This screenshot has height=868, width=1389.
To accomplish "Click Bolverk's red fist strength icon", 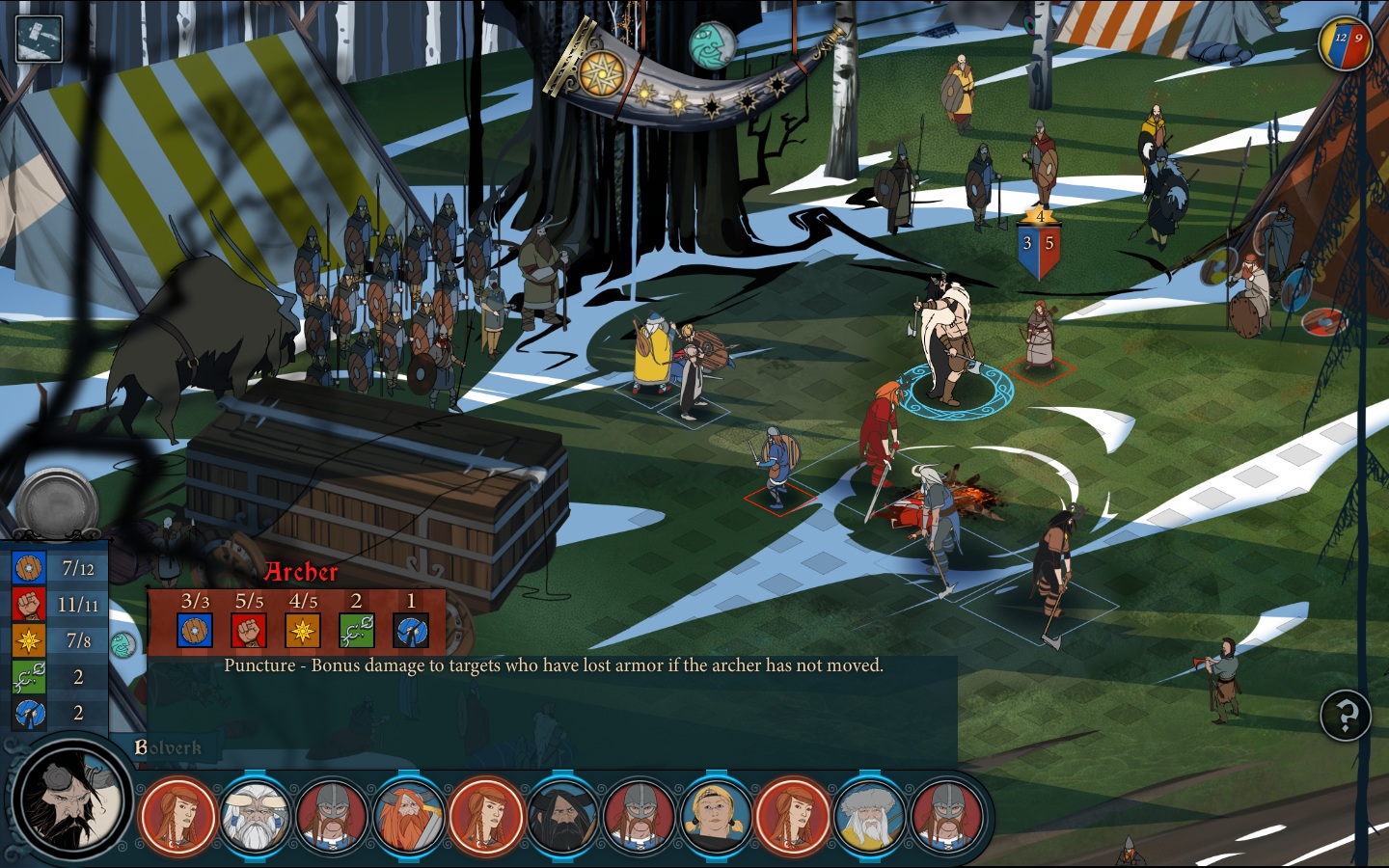I will point(29,604).
